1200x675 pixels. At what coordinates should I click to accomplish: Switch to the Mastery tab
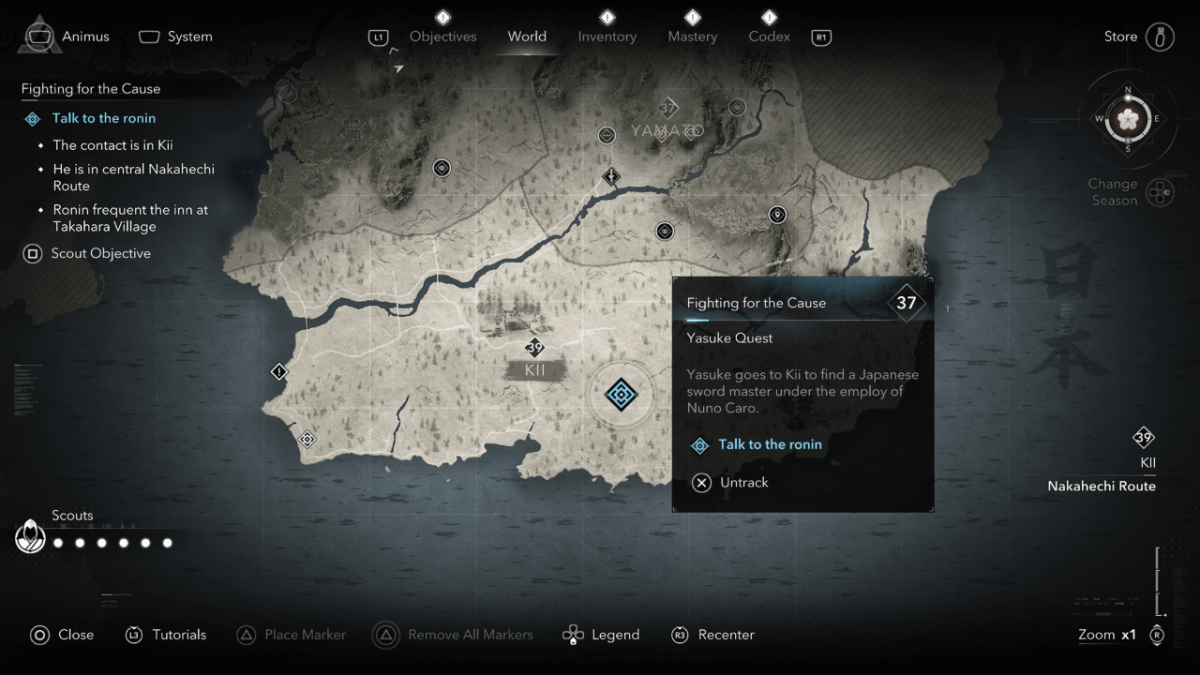692,37
